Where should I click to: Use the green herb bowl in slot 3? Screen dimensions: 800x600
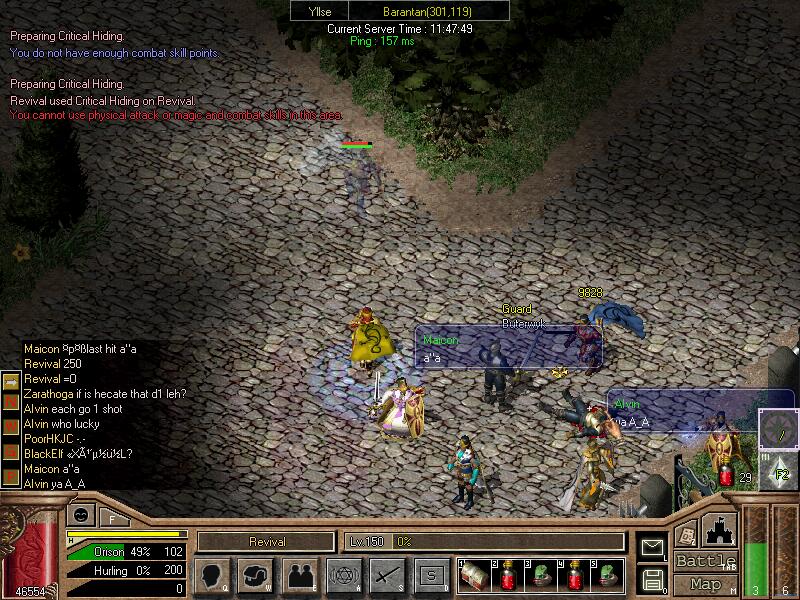click(543, 575)
